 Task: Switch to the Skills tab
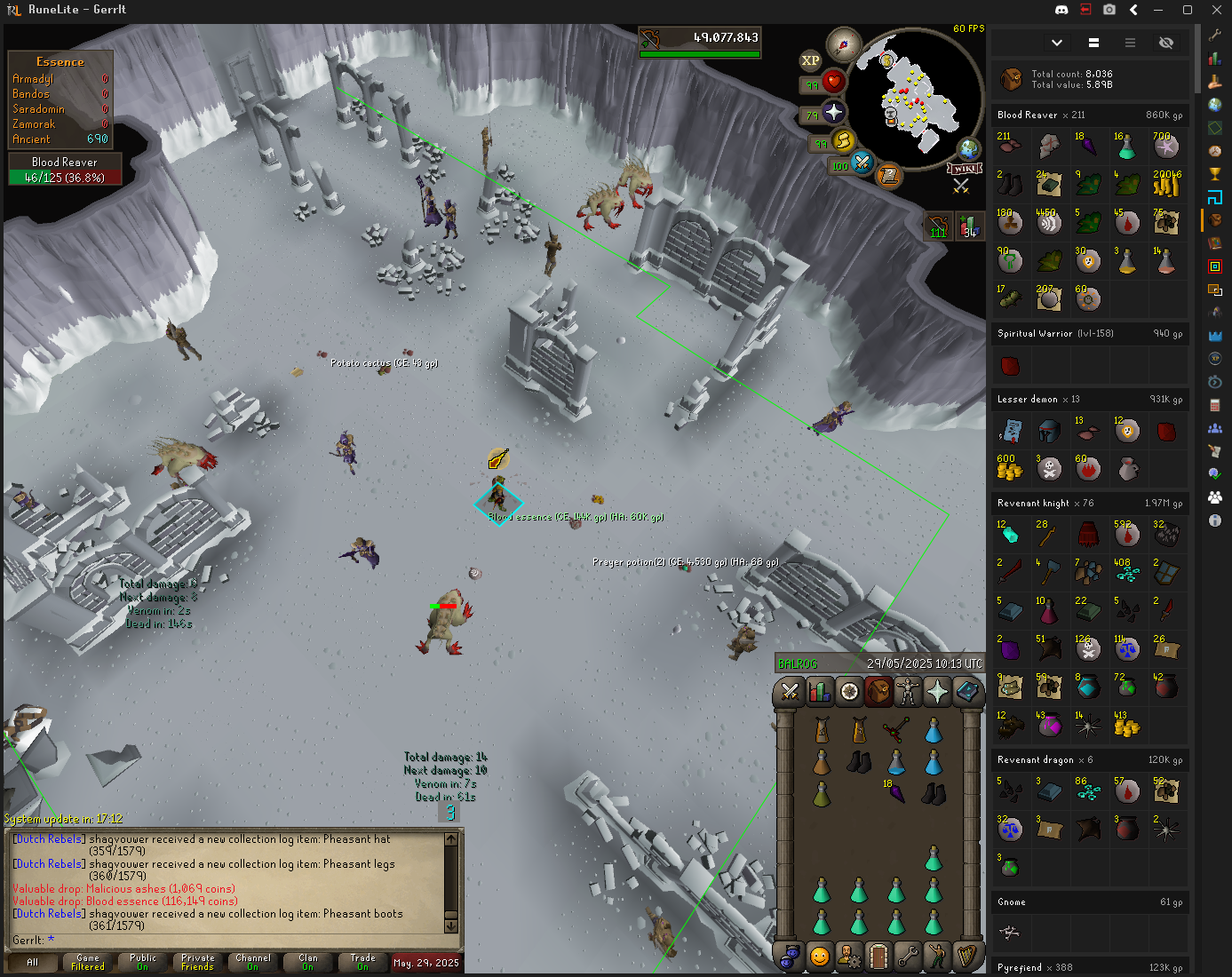pos(819,692)
